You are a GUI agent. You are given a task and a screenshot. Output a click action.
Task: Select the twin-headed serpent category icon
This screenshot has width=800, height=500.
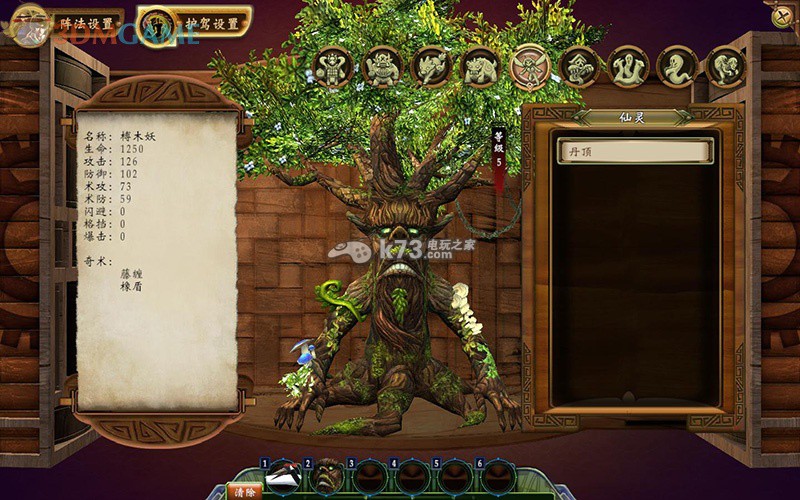[x=628, y=67]
